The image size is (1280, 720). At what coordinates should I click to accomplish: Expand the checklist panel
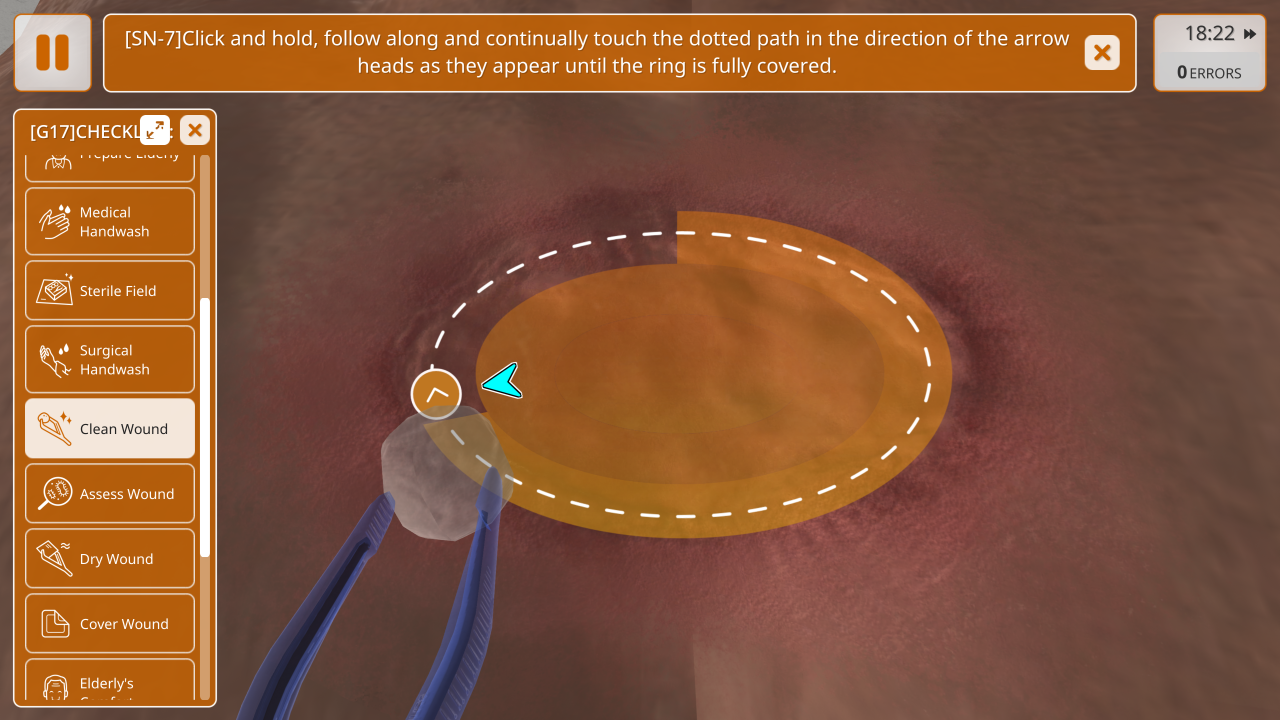point(155,130)
